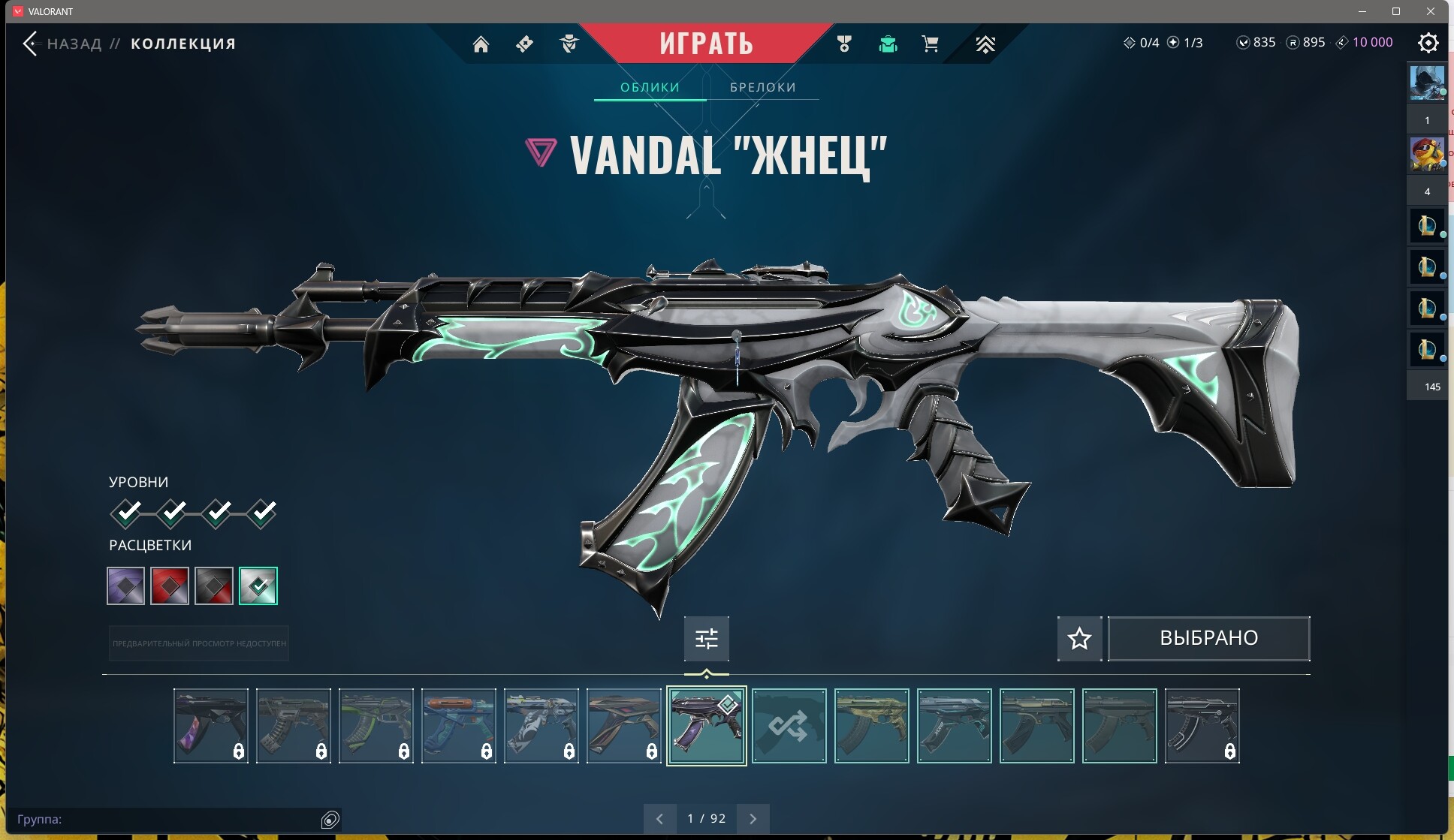This screenshot has width=1454, height=840.
Task: Open the filter sliders button
Action: pyautogui.click(x=706, y=638)
